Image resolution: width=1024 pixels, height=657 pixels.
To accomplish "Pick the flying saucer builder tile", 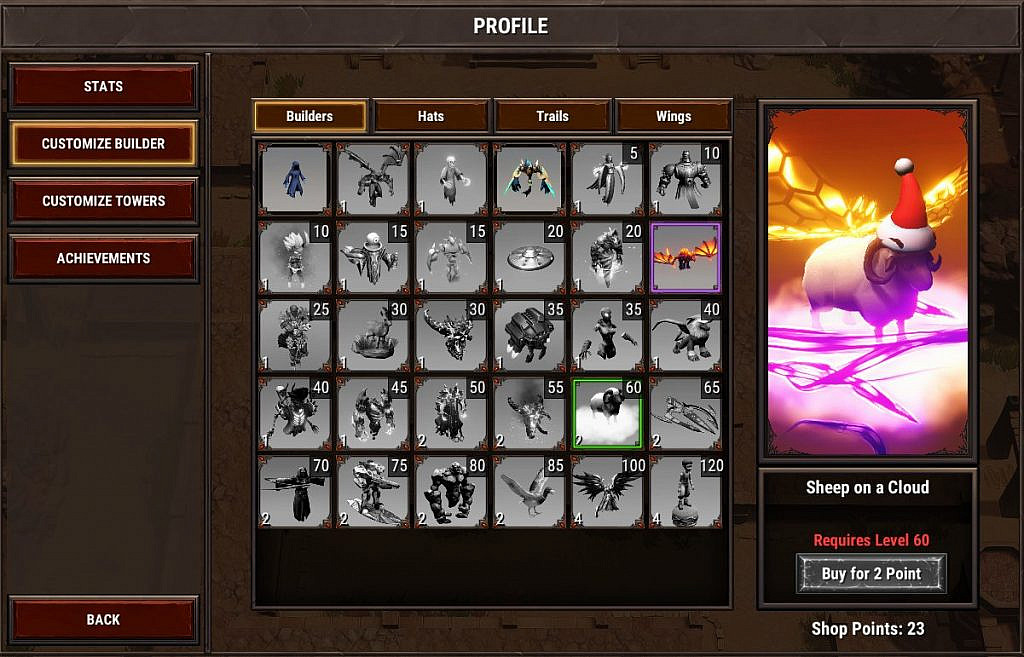I will click(x=529, y=257).
